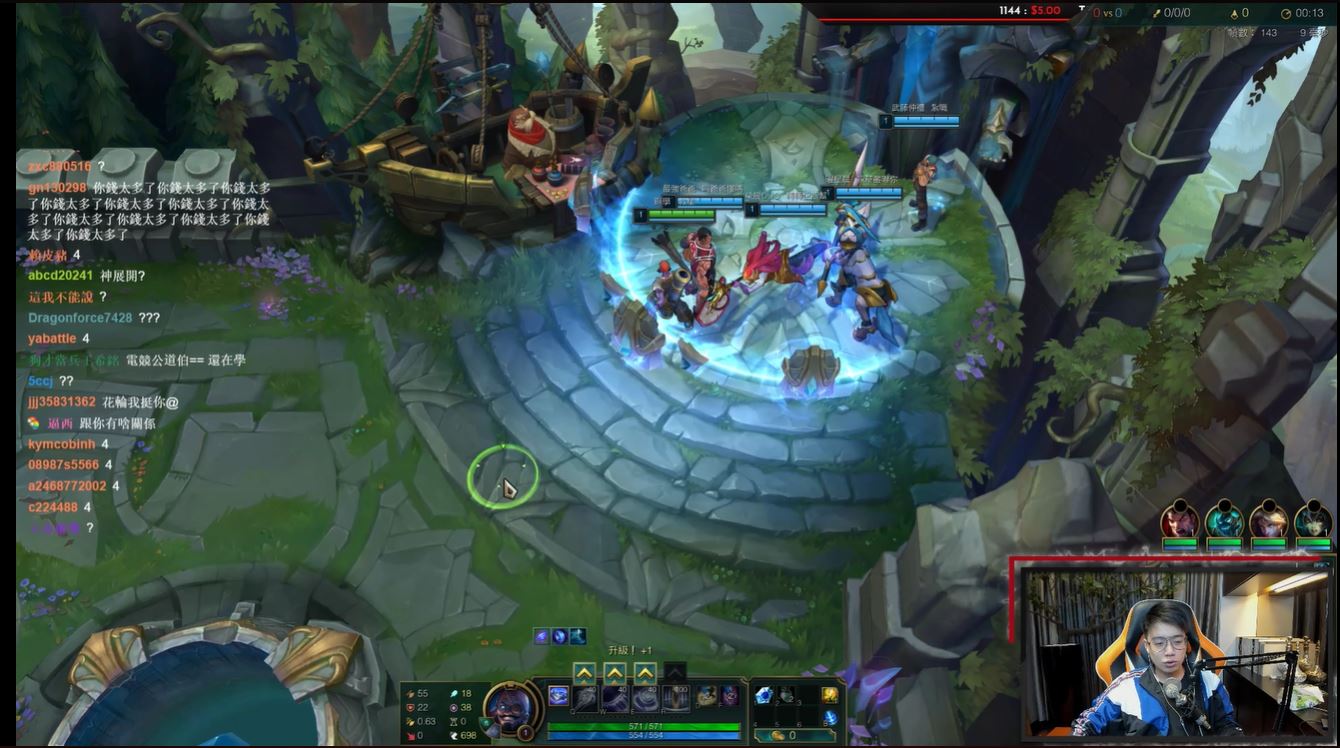The image size is (1340, 748).
Task: Open the shop via the gold button
Action: (785, 735)
